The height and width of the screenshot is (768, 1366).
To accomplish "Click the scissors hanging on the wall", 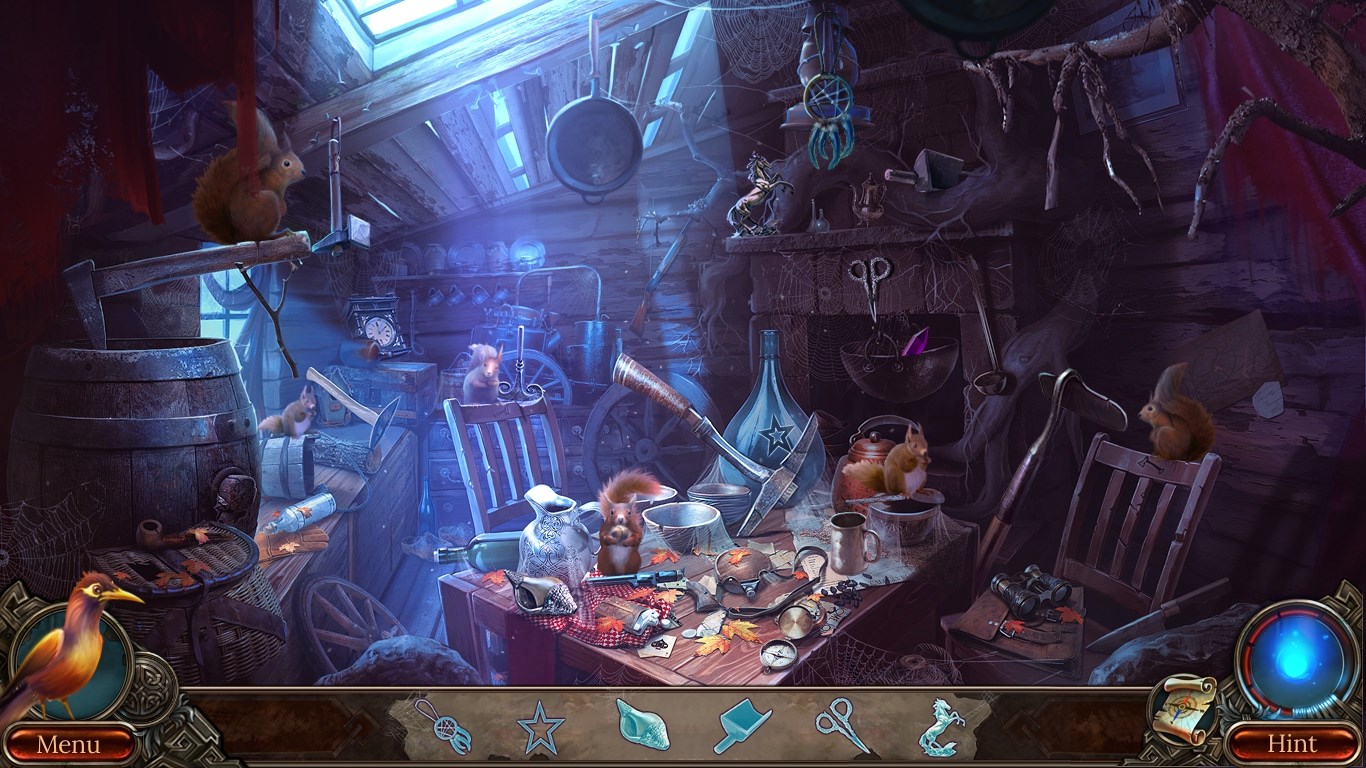I will coord(872,278).
